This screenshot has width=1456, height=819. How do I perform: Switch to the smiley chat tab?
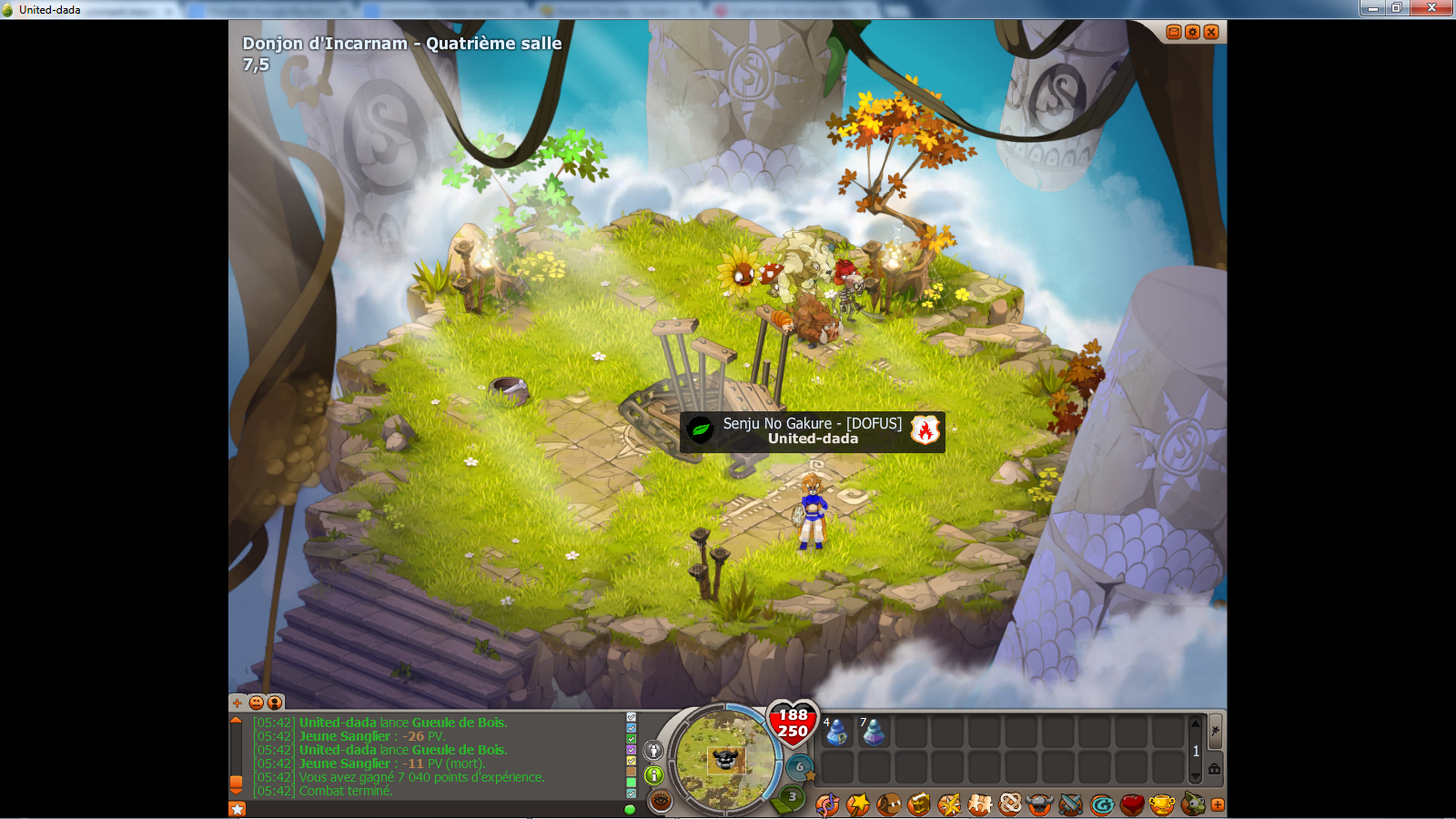click(x=257, y=703)
